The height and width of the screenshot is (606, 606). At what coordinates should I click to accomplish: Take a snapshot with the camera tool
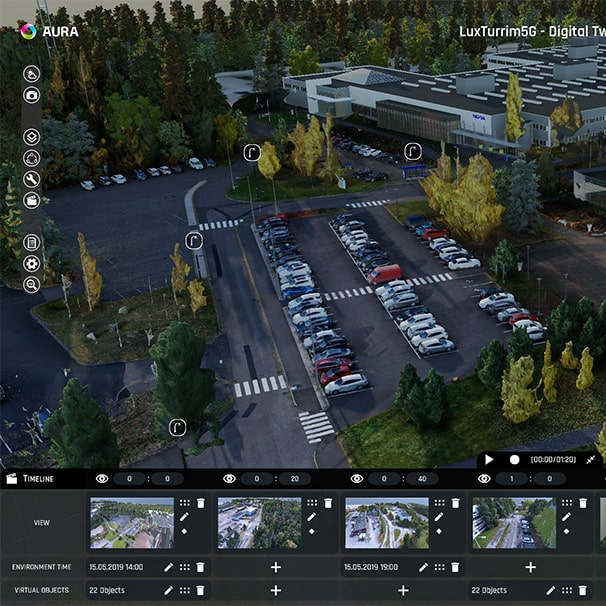click(x=32, y=95)
